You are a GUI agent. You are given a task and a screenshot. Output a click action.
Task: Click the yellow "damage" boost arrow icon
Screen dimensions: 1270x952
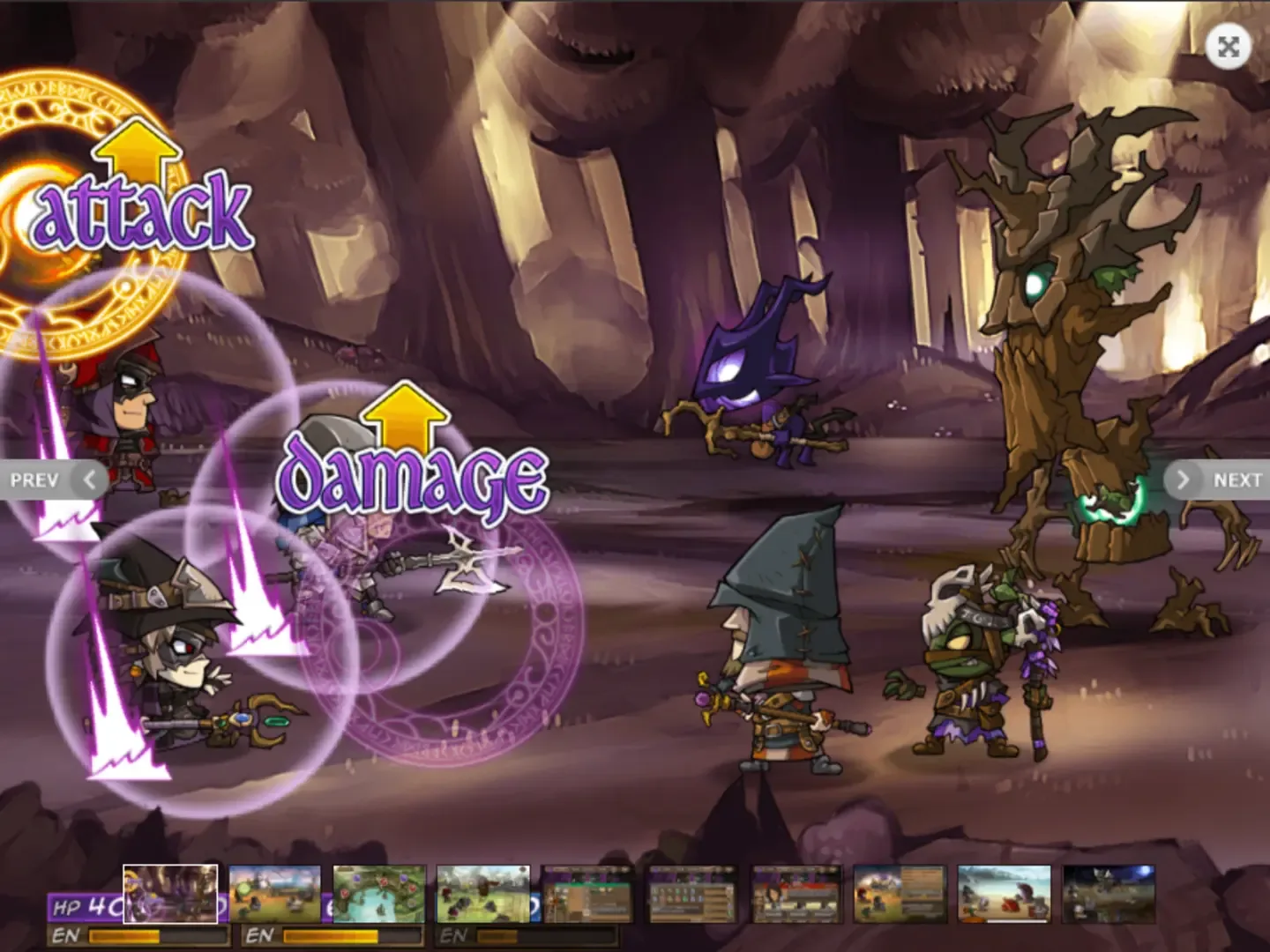coord(407,416)
